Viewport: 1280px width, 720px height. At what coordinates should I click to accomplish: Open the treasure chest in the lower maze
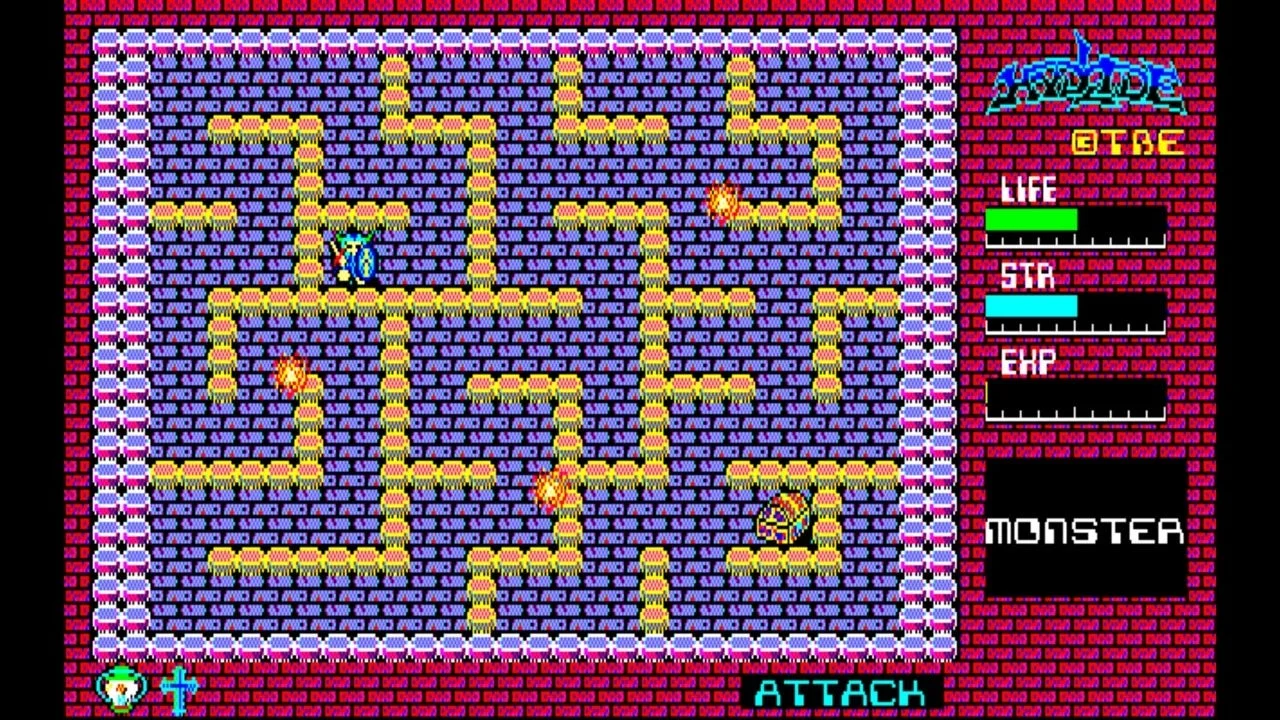786,516
